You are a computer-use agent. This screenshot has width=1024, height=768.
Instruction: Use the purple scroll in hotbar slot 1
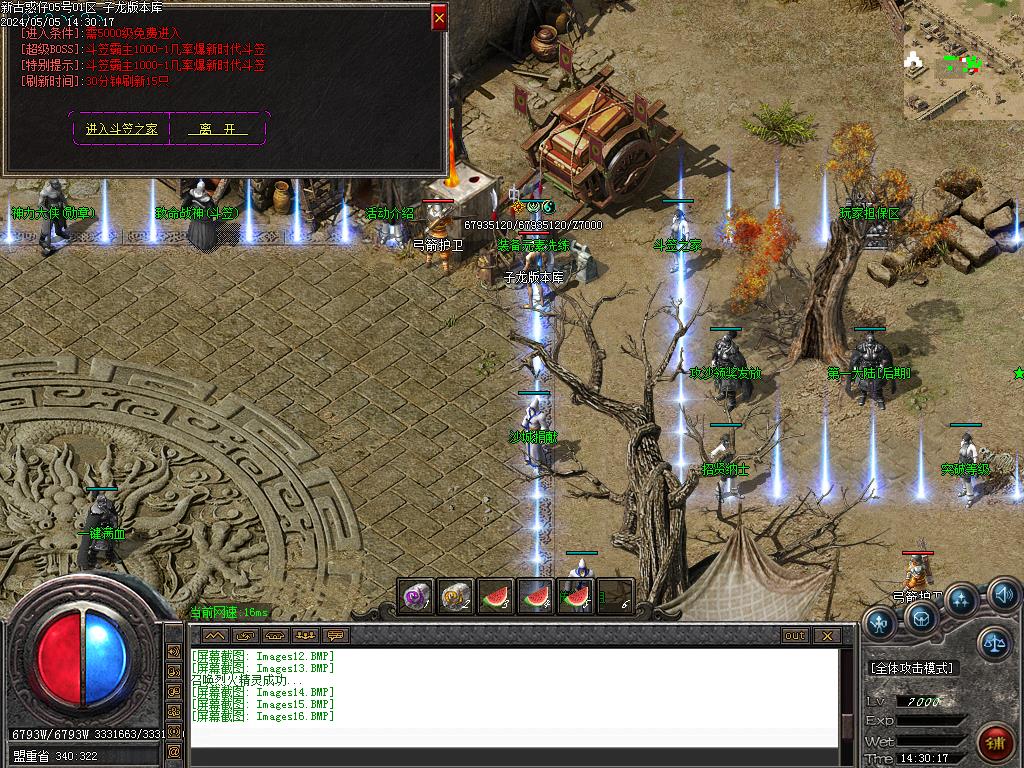coord(415,597)
